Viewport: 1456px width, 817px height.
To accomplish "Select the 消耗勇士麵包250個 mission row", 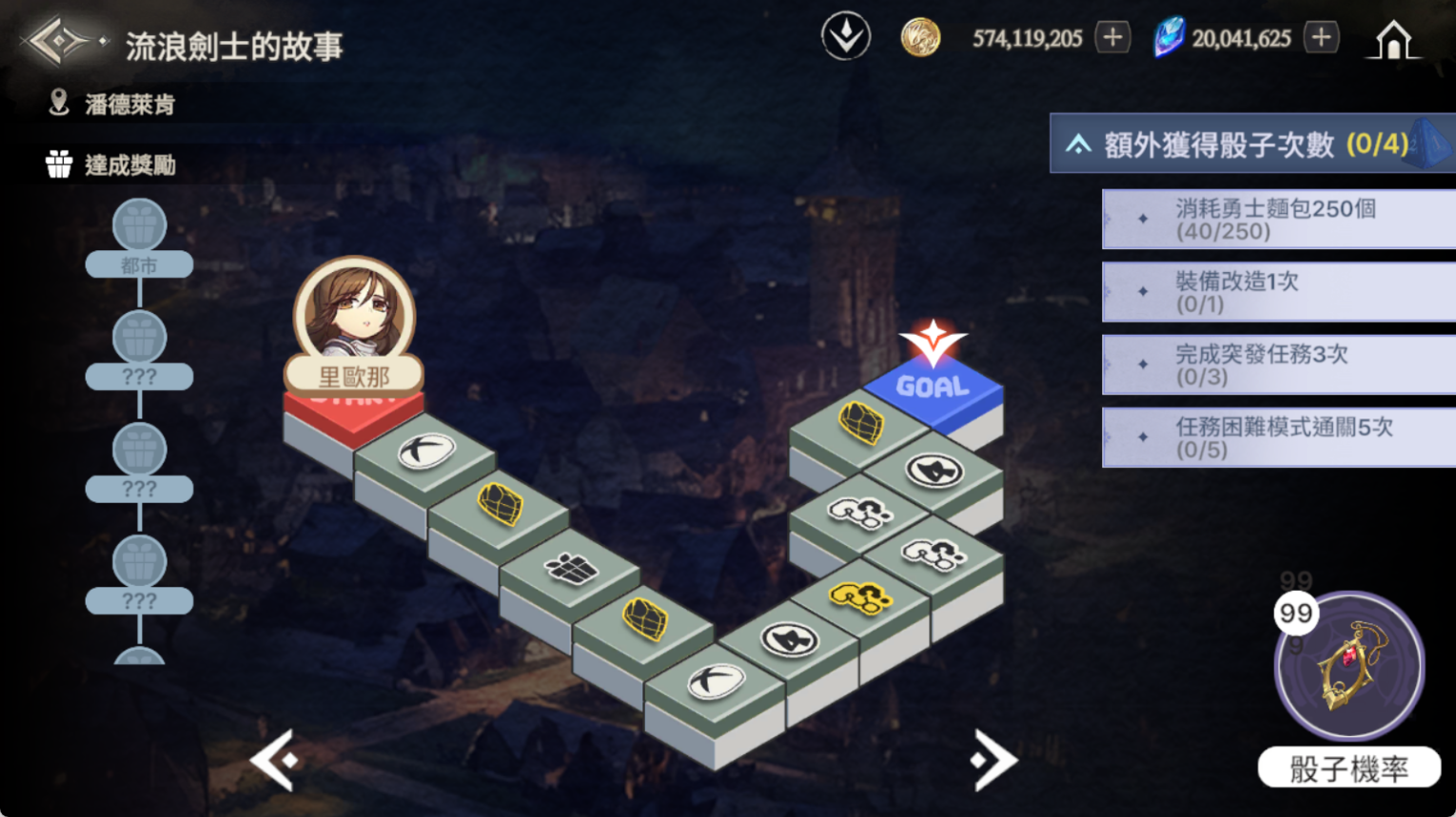I will pos(1277,219).
